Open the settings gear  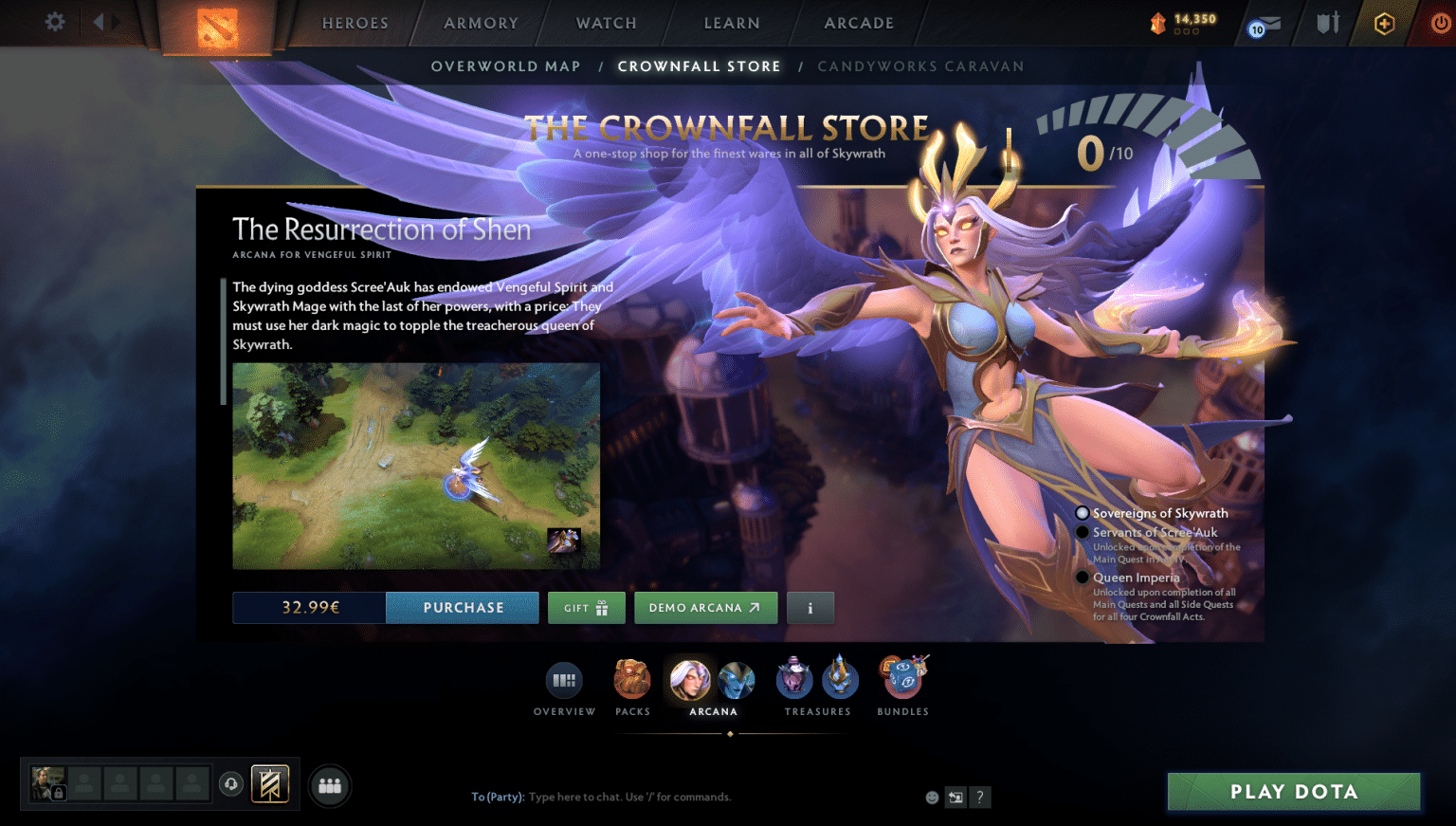[54, 23]
